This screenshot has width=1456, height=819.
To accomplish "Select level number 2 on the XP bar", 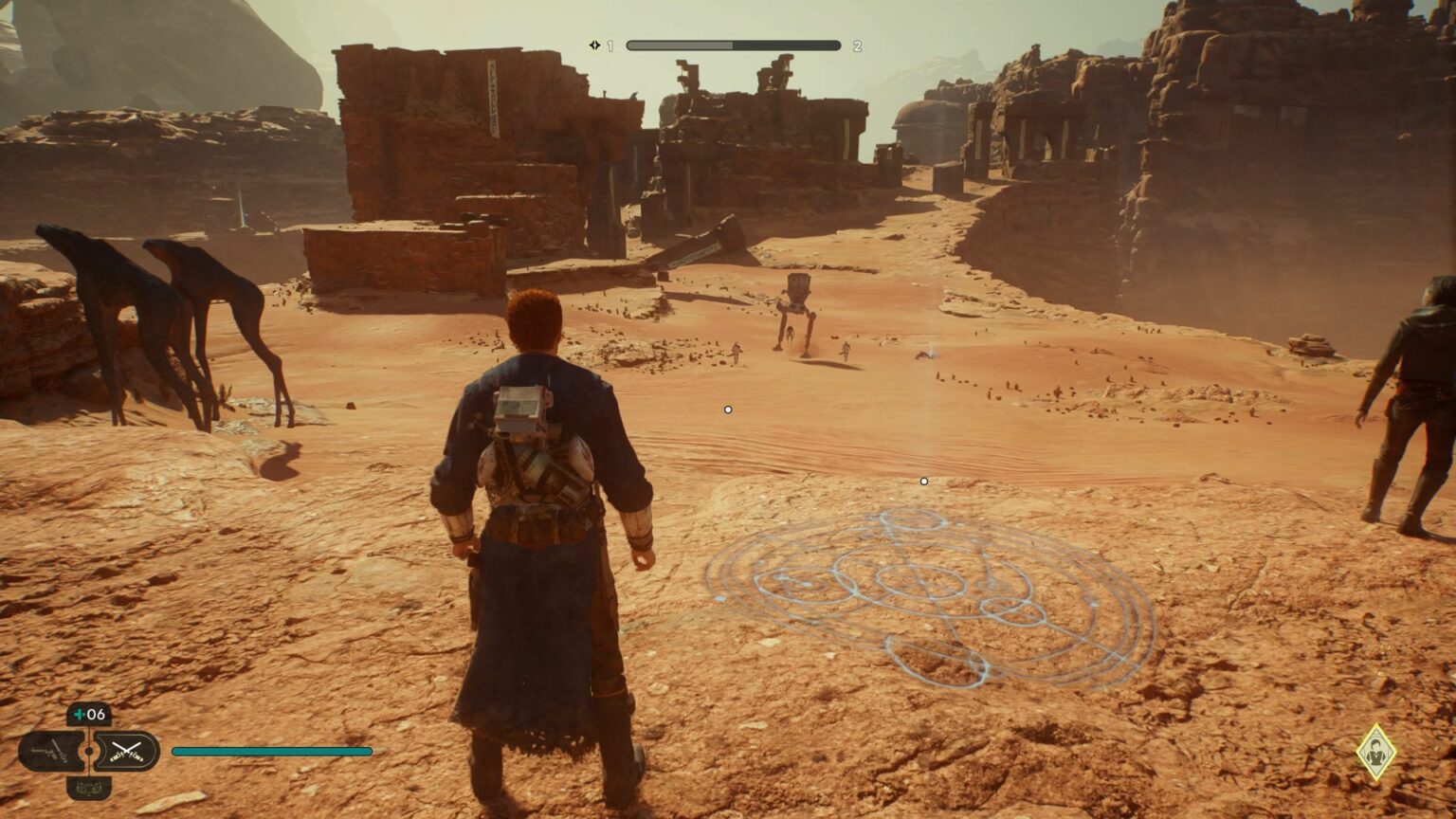I will coord(858,45).
